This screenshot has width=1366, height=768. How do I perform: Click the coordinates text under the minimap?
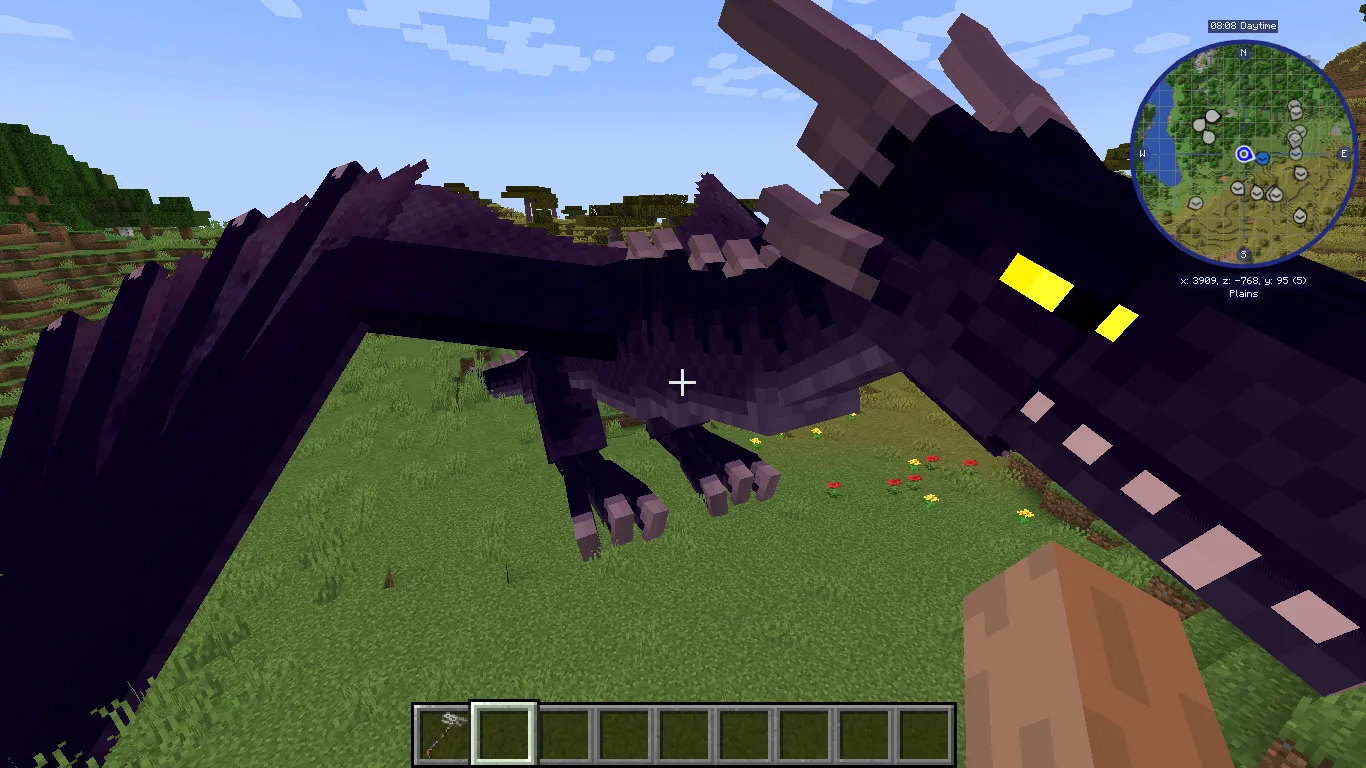1243,280
